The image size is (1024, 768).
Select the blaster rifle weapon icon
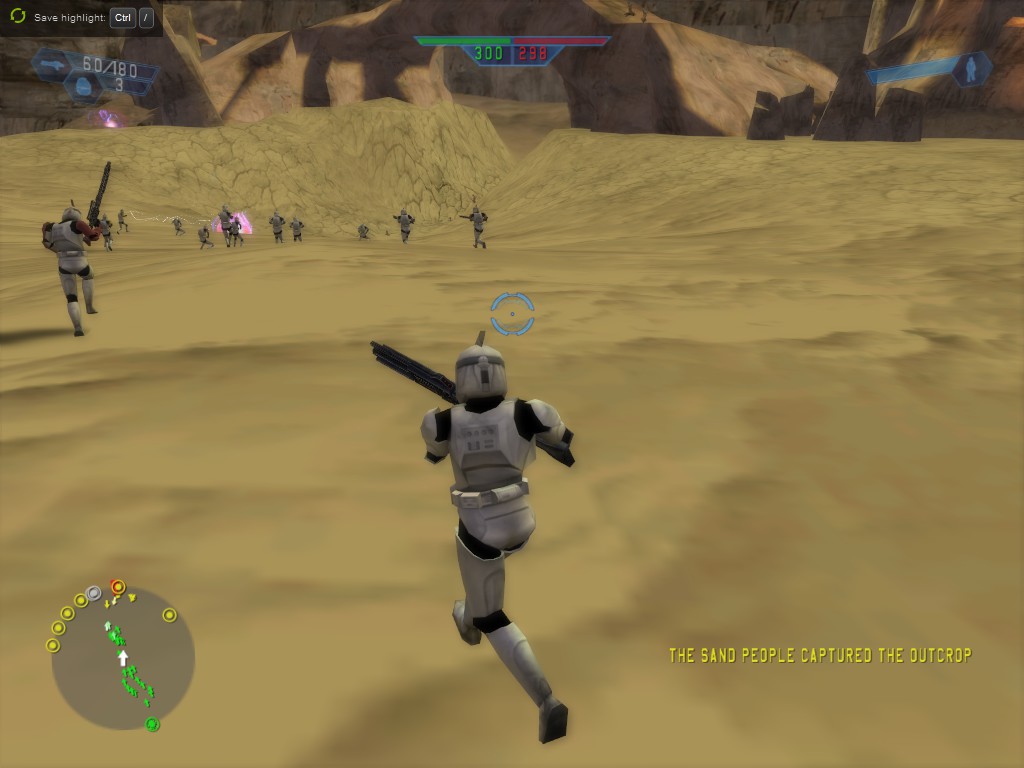pos(52,64)
